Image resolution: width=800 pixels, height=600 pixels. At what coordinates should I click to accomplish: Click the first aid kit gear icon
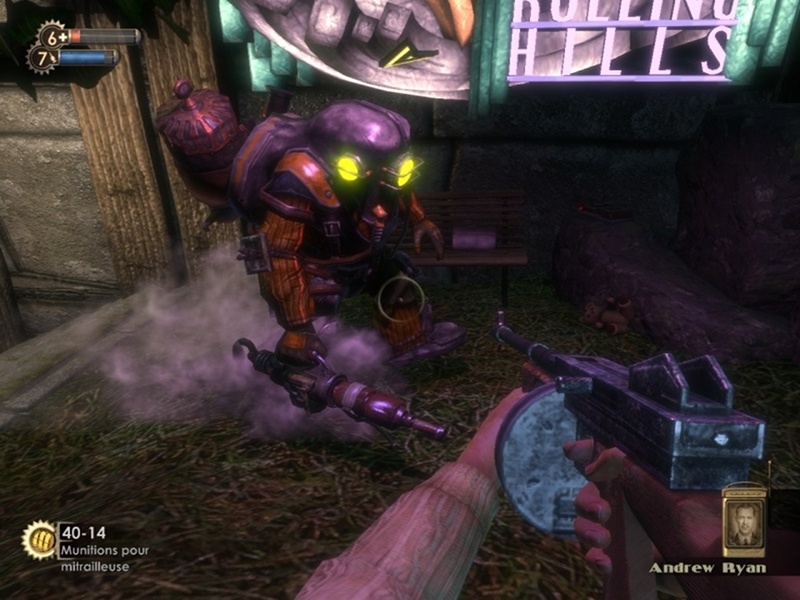click(x=52, y=37)
